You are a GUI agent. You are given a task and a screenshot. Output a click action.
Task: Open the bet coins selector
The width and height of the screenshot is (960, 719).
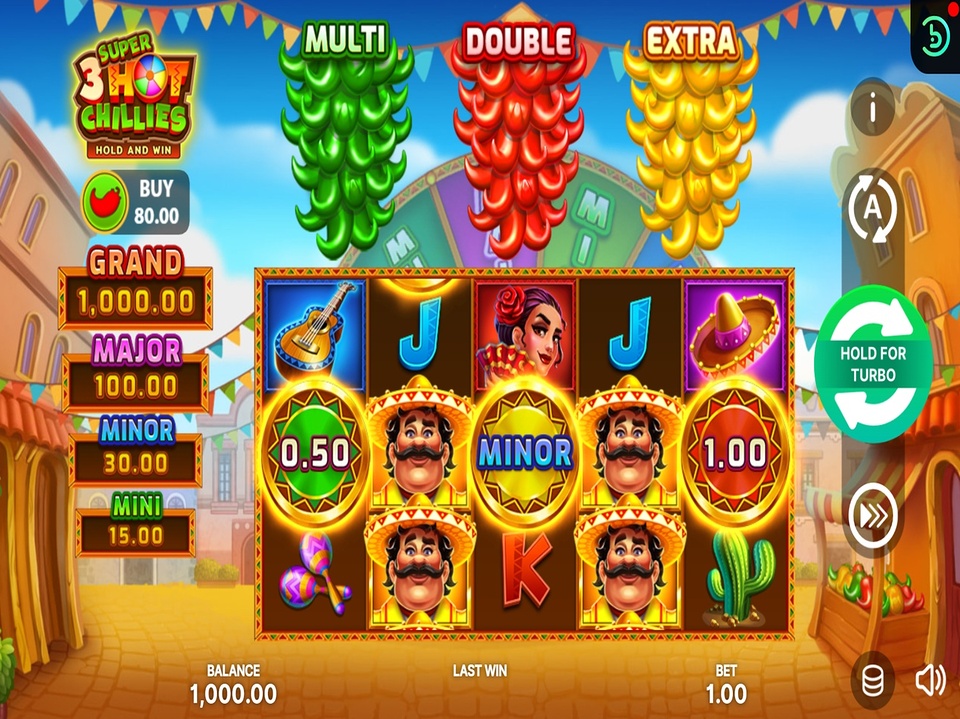(872, 682)
